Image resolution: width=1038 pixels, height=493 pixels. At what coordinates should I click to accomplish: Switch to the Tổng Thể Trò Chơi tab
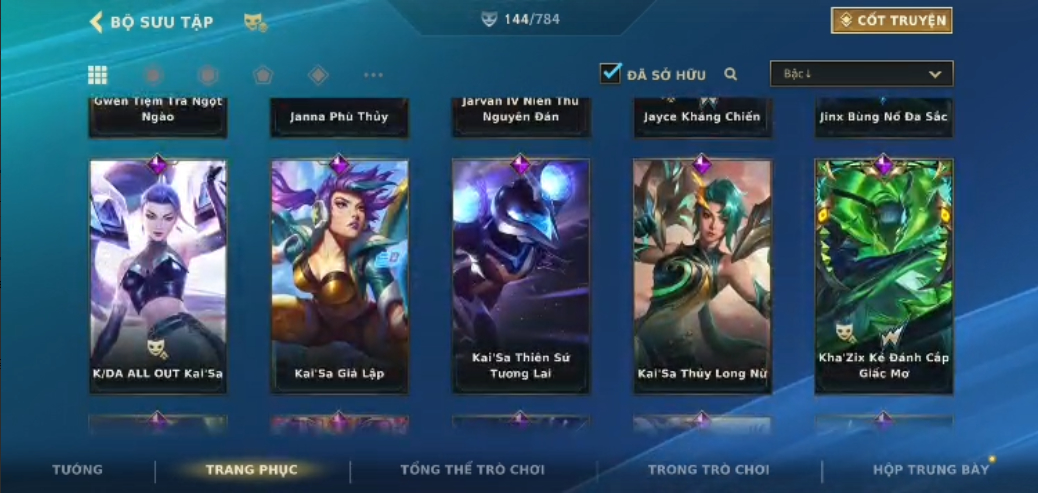pos(472,470)
